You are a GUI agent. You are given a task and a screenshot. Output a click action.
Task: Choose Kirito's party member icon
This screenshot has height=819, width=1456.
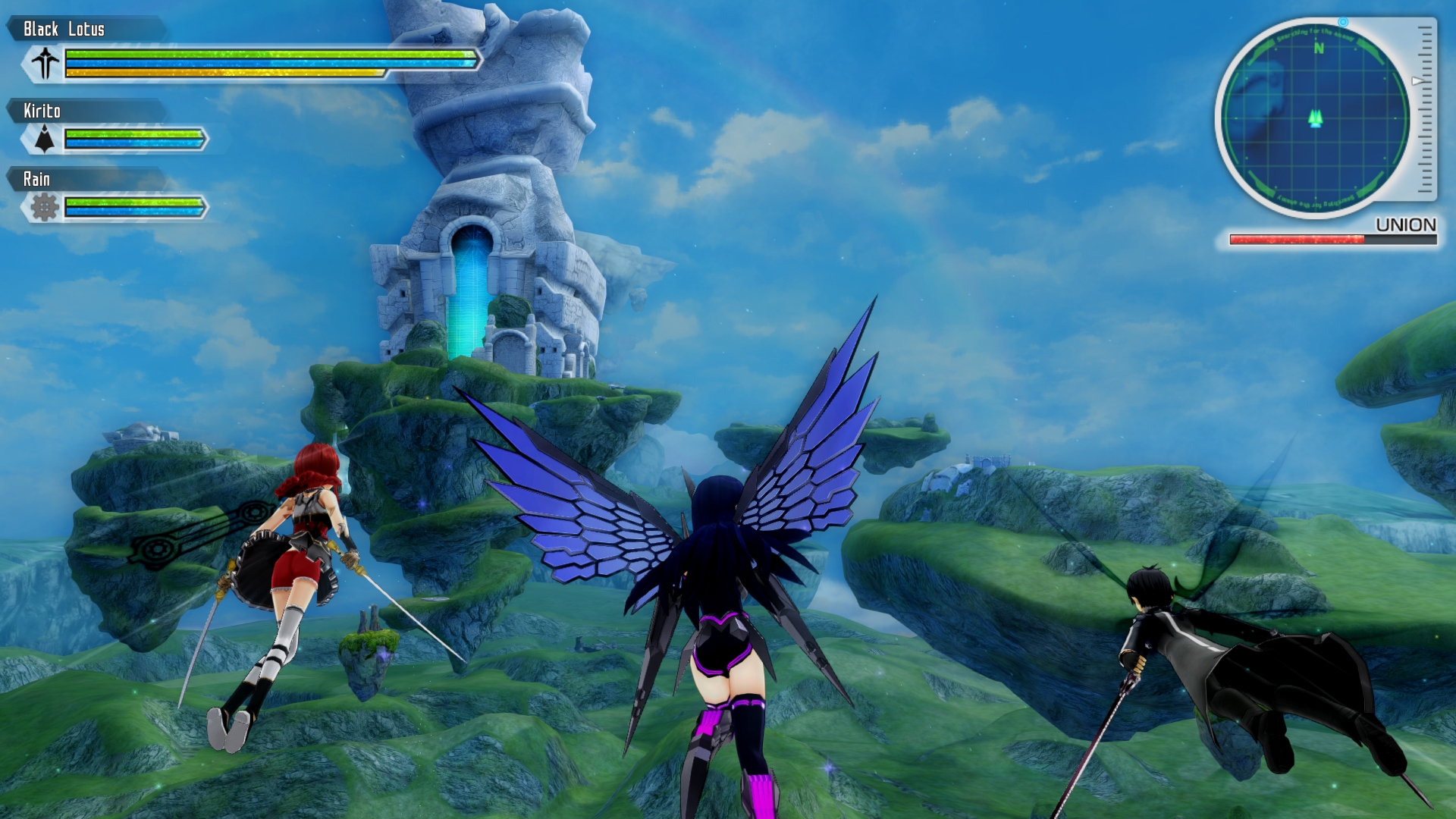45,139
